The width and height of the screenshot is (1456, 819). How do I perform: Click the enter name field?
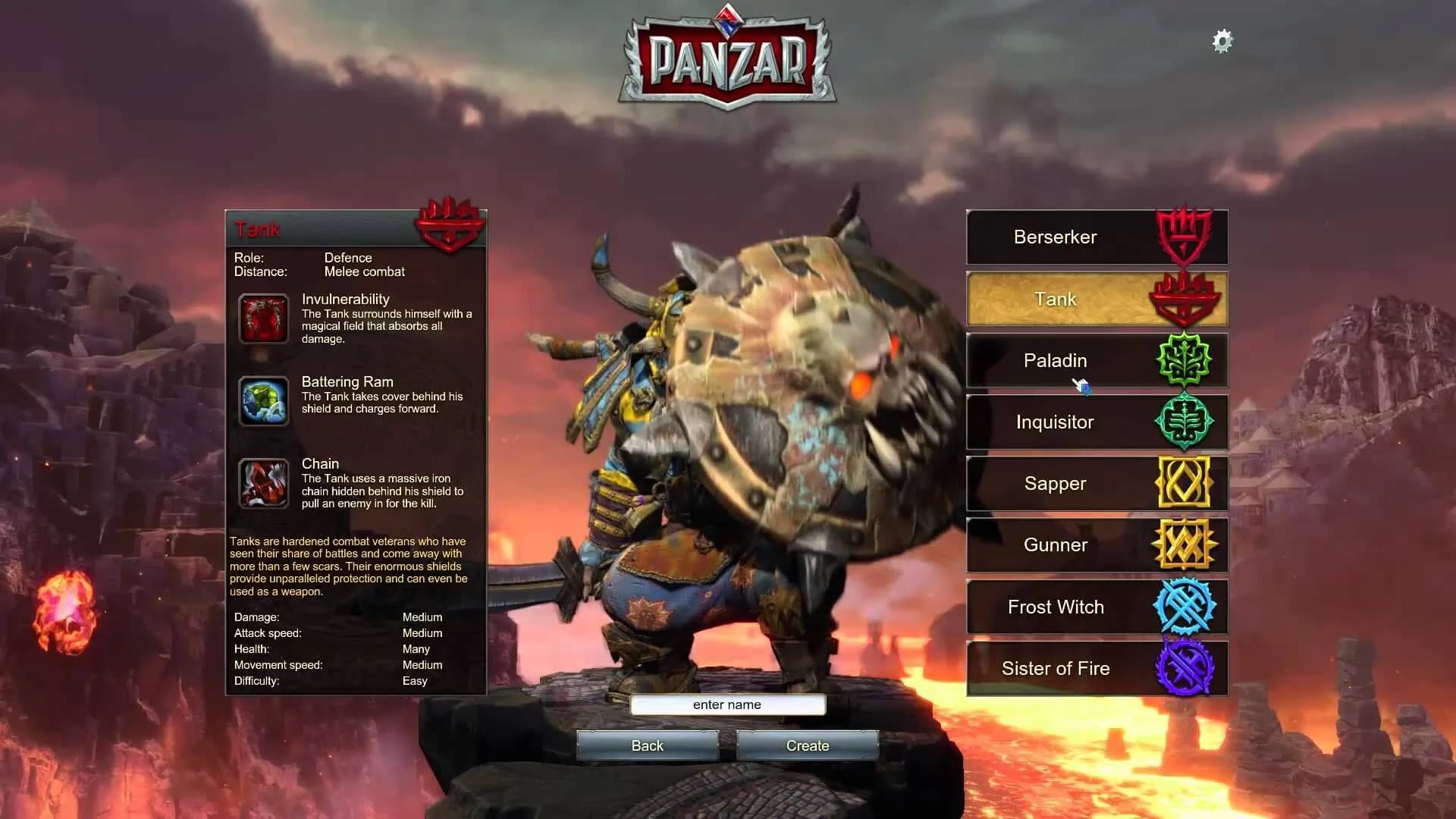[x=726, y=704]
